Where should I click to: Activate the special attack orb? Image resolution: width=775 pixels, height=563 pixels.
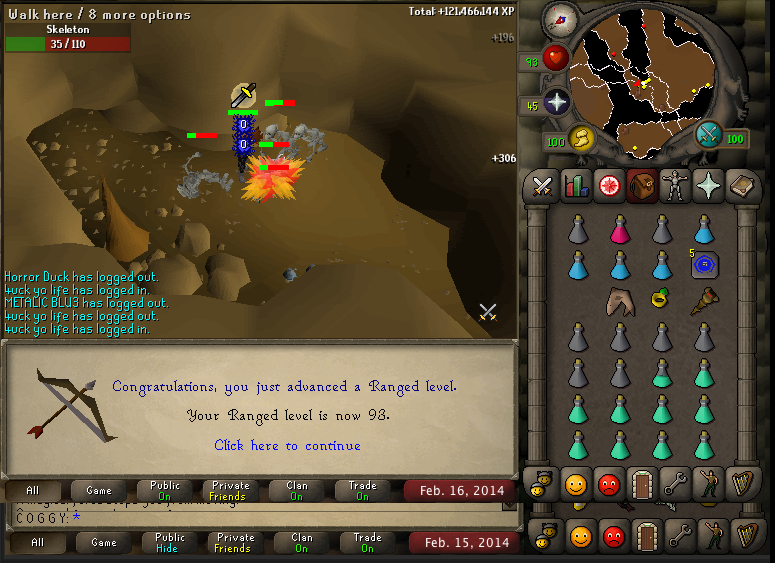pyautogui.click(x=709, y=133)
